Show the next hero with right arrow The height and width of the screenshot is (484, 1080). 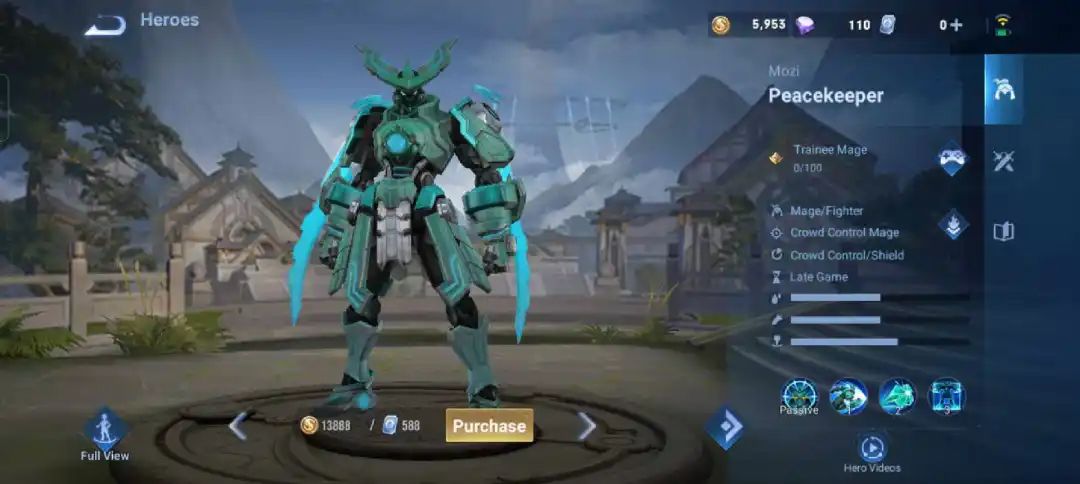(587, 426)
